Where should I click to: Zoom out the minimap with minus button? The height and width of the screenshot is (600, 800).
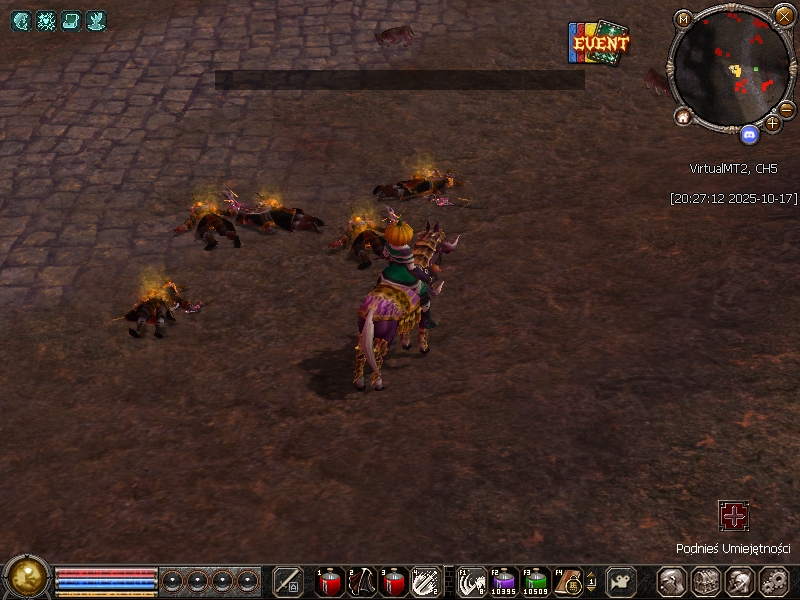(x=787, y=107)
